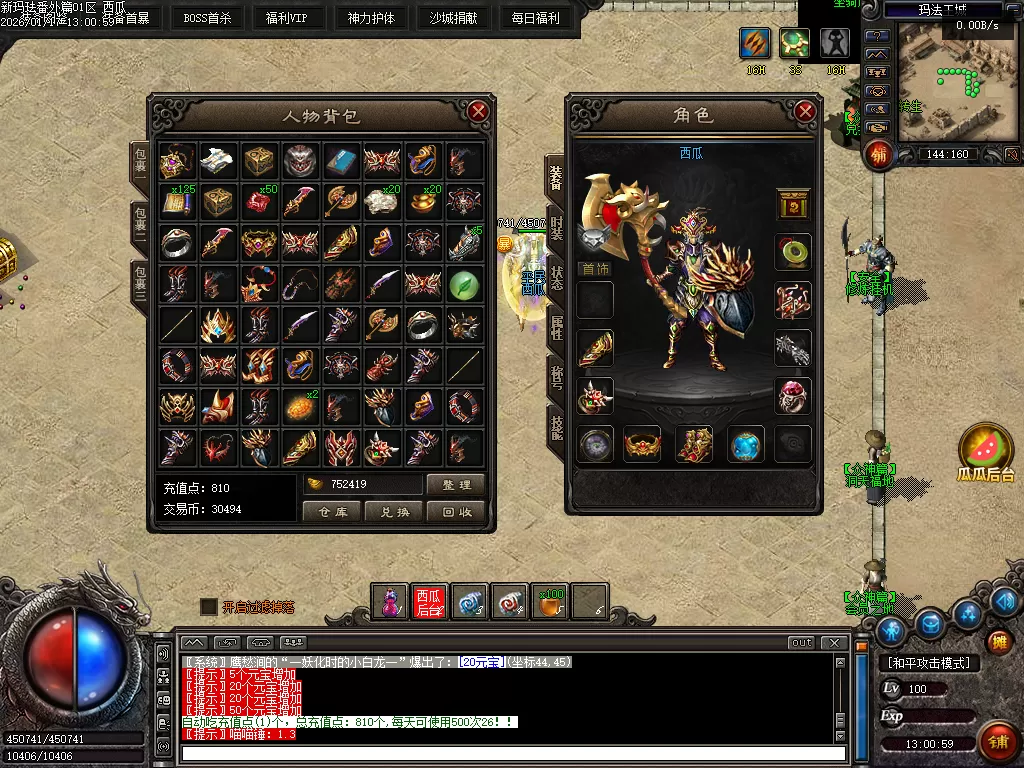The width and height of the screenshot is (1024, 768).
Task: Open the 沙城捐献 menu
Action: (x=453, y=17)
